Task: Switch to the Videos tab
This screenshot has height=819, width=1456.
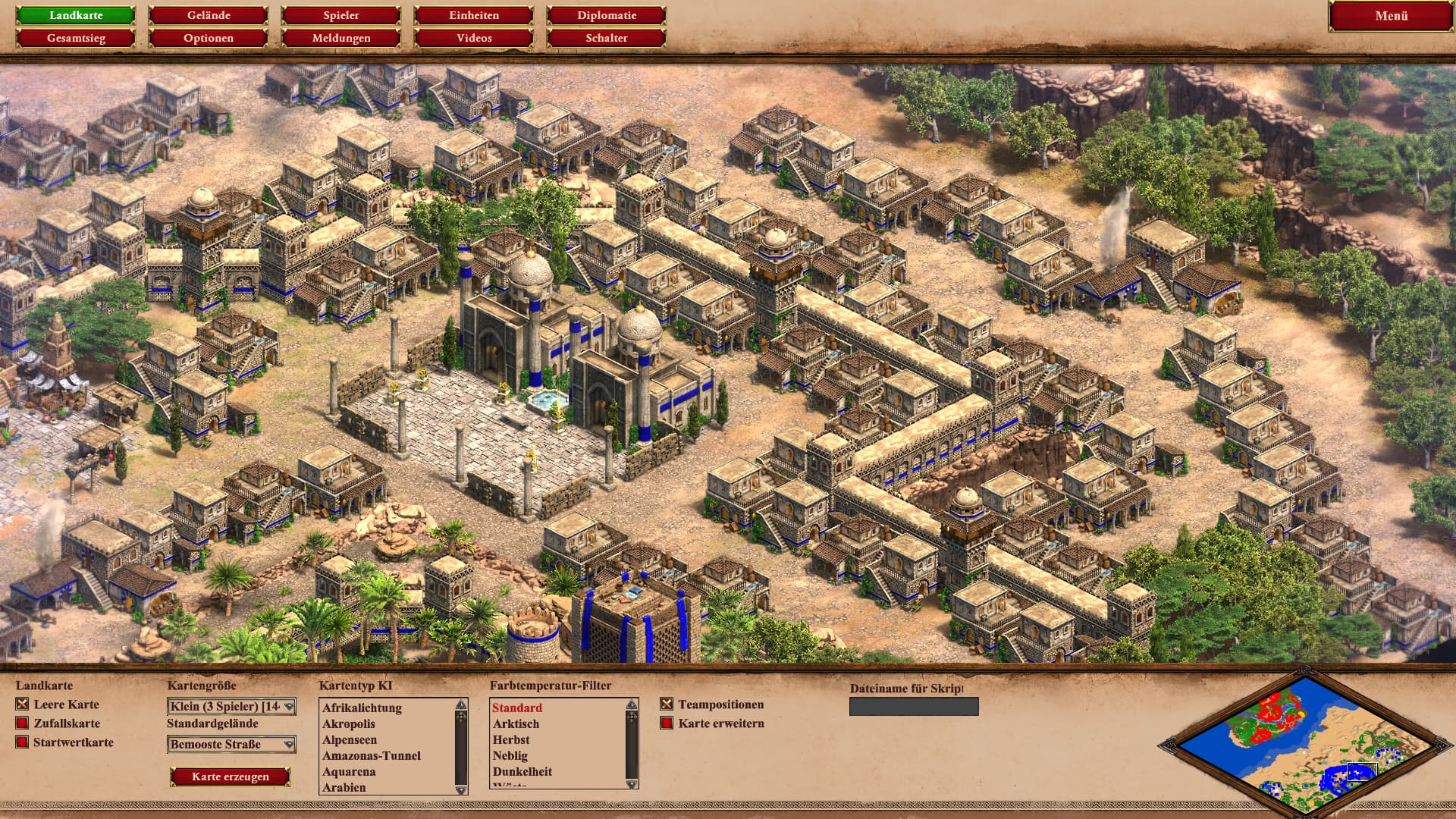Action: click(474, 38)
